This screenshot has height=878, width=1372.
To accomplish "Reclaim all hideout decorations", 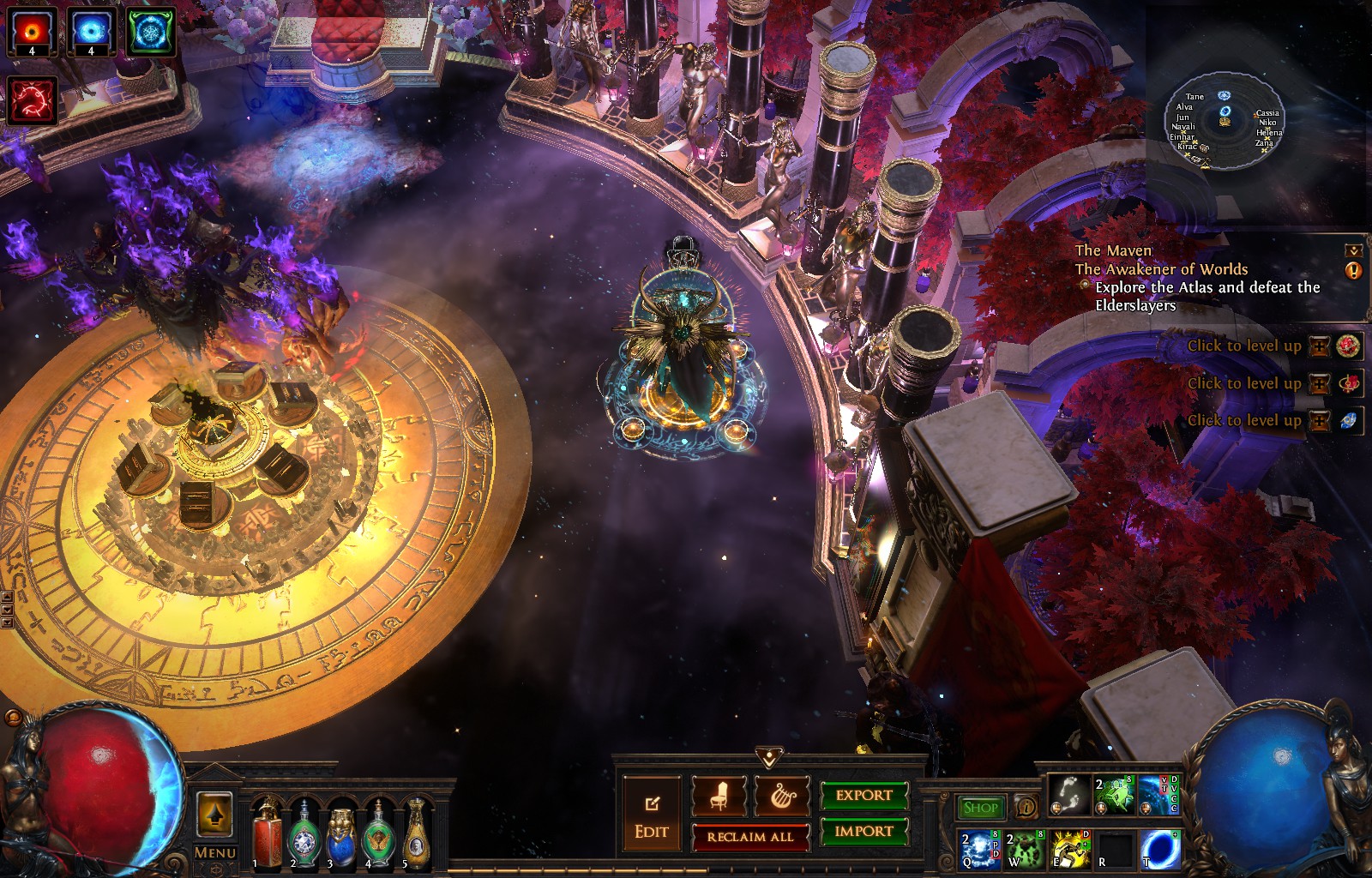I will [x=750, y=837].
